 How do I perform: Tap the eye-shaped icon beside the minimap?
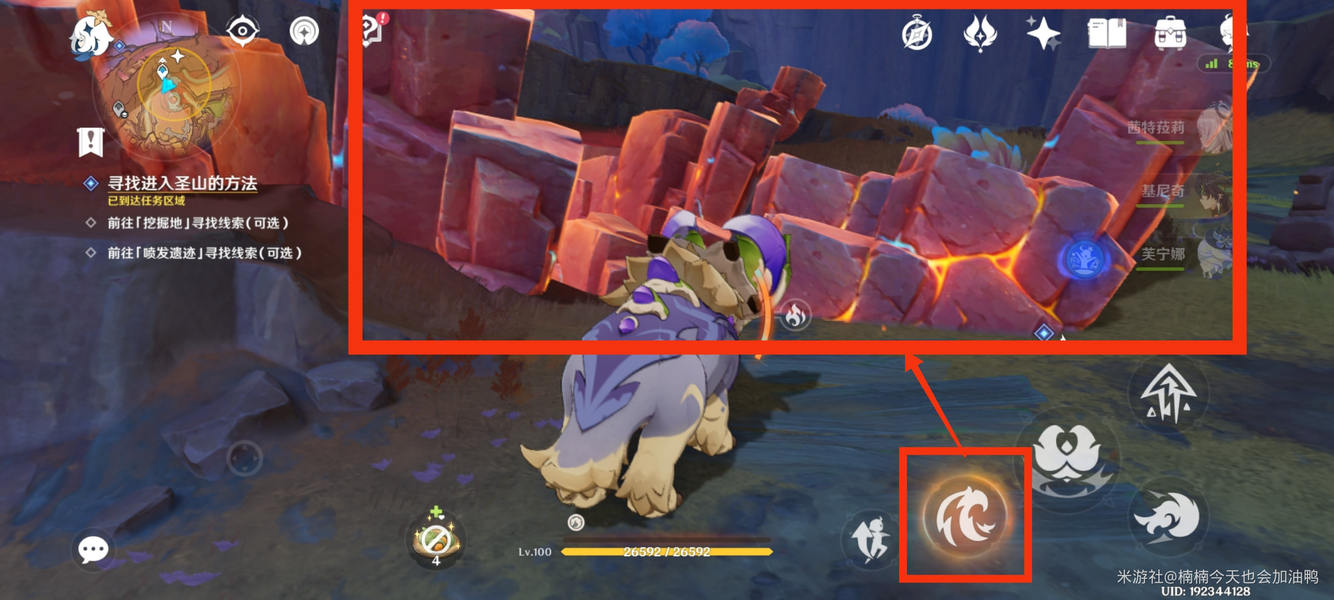tap(243, 31)
